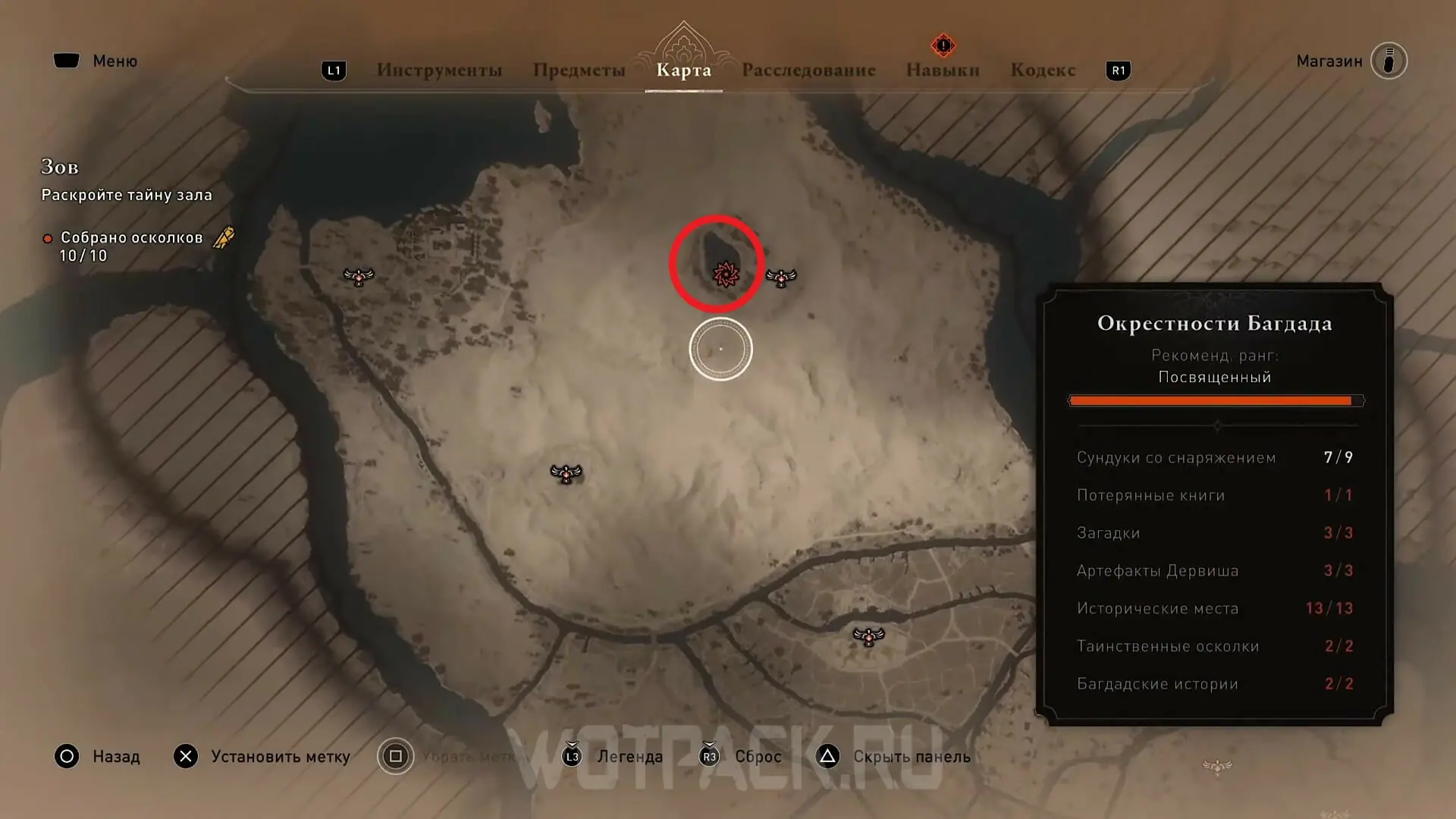
Task: Pick the eagle viewpoint in the southeastern city
Action: coord(868,636)
